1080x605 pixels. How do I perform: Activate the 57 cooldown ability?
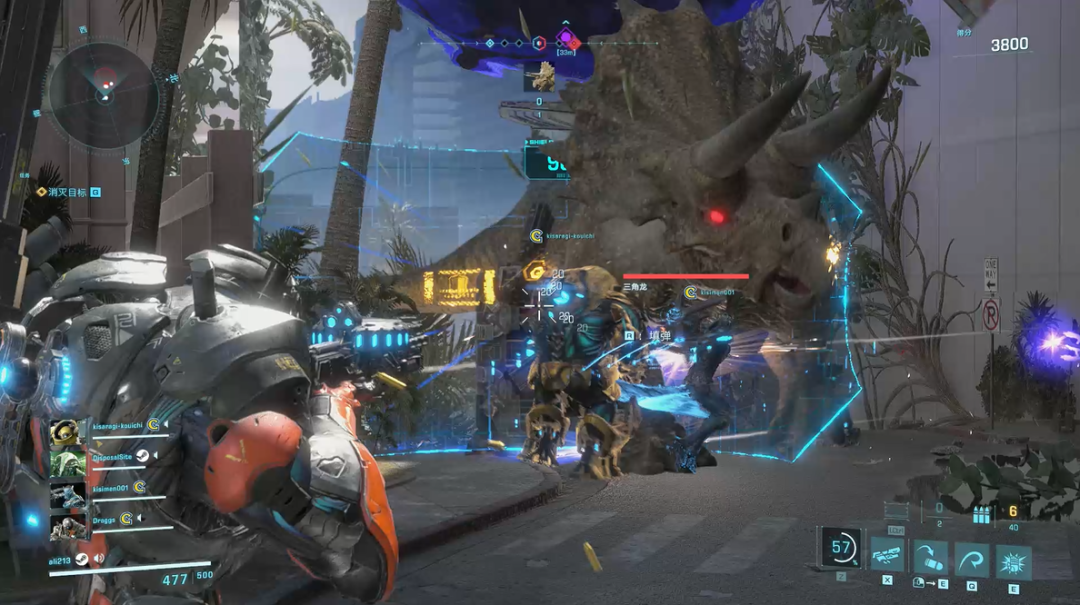point(841,548)
